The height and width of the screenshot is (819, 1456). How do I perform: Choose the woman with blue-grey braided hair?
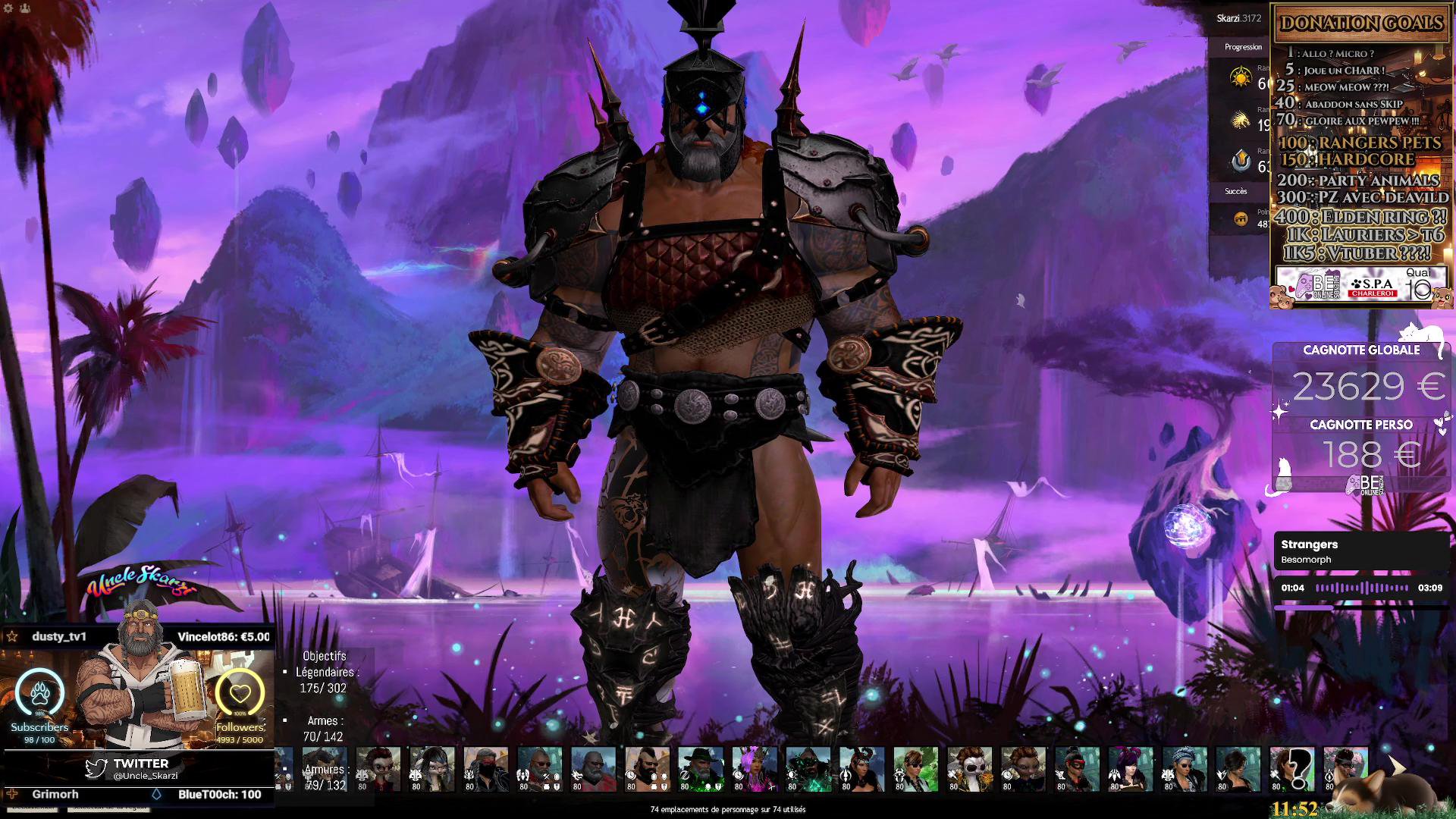1185,766
